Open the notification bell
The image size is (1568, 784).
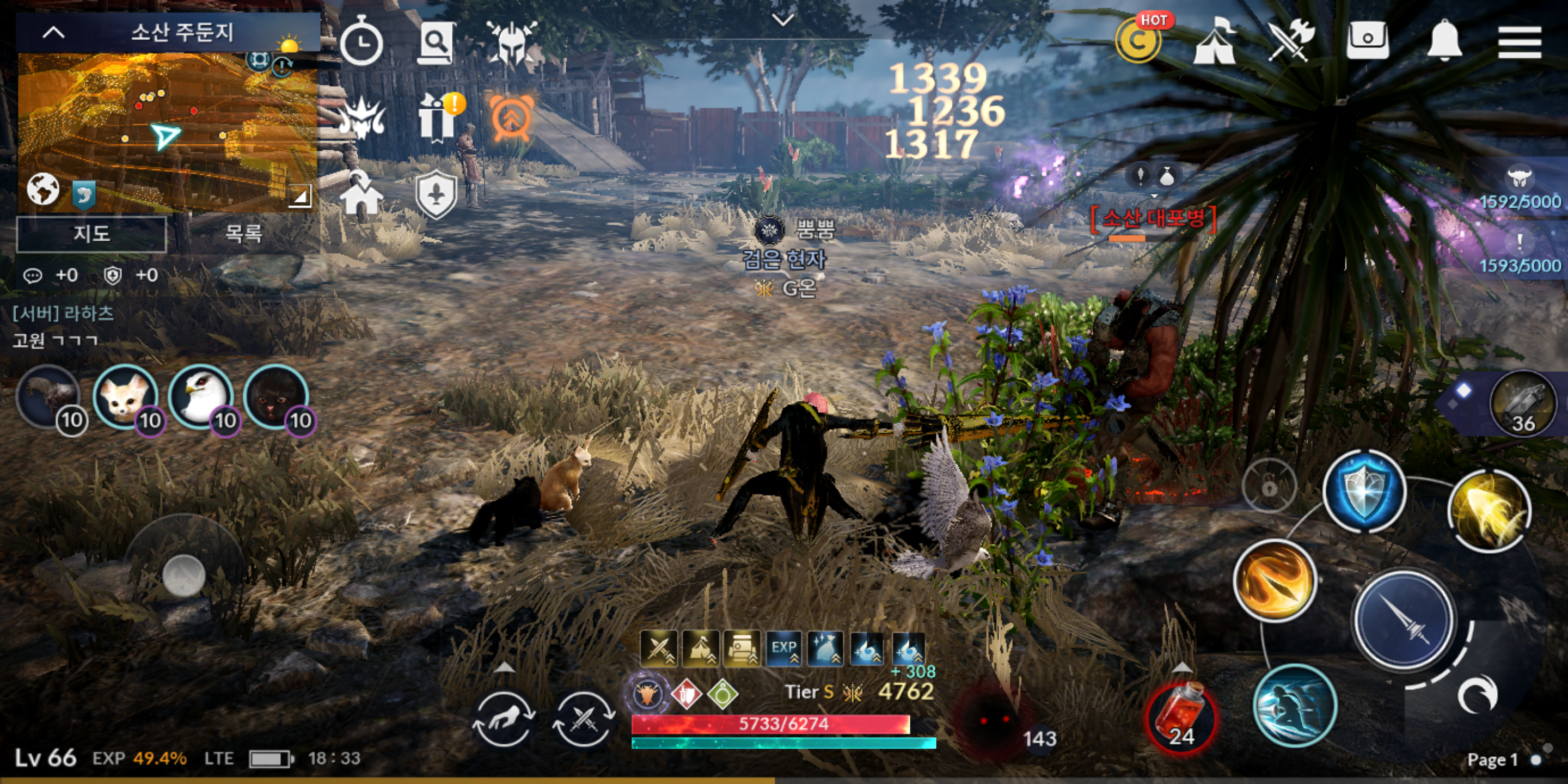tap(1444, 41)
